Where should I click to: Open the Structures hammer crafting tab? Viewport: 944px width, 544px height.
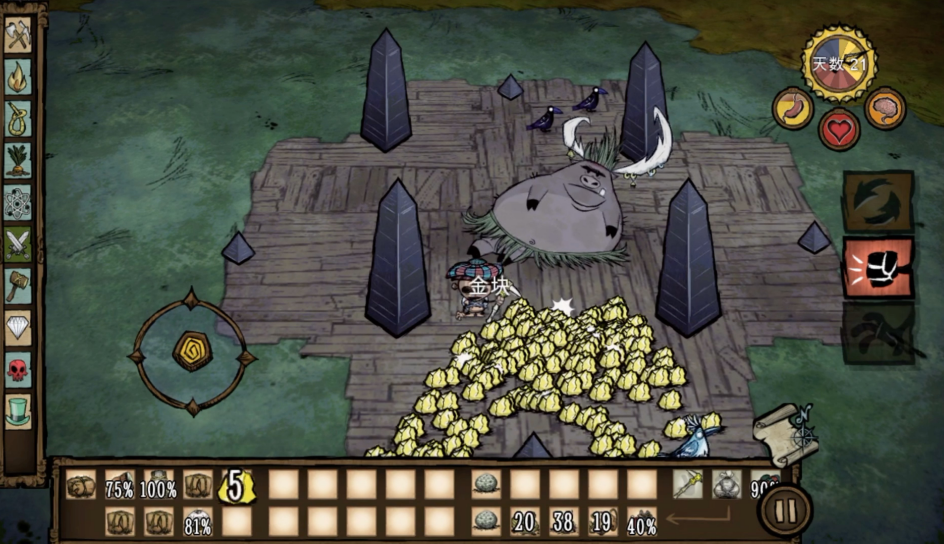[x=18, y=284]
